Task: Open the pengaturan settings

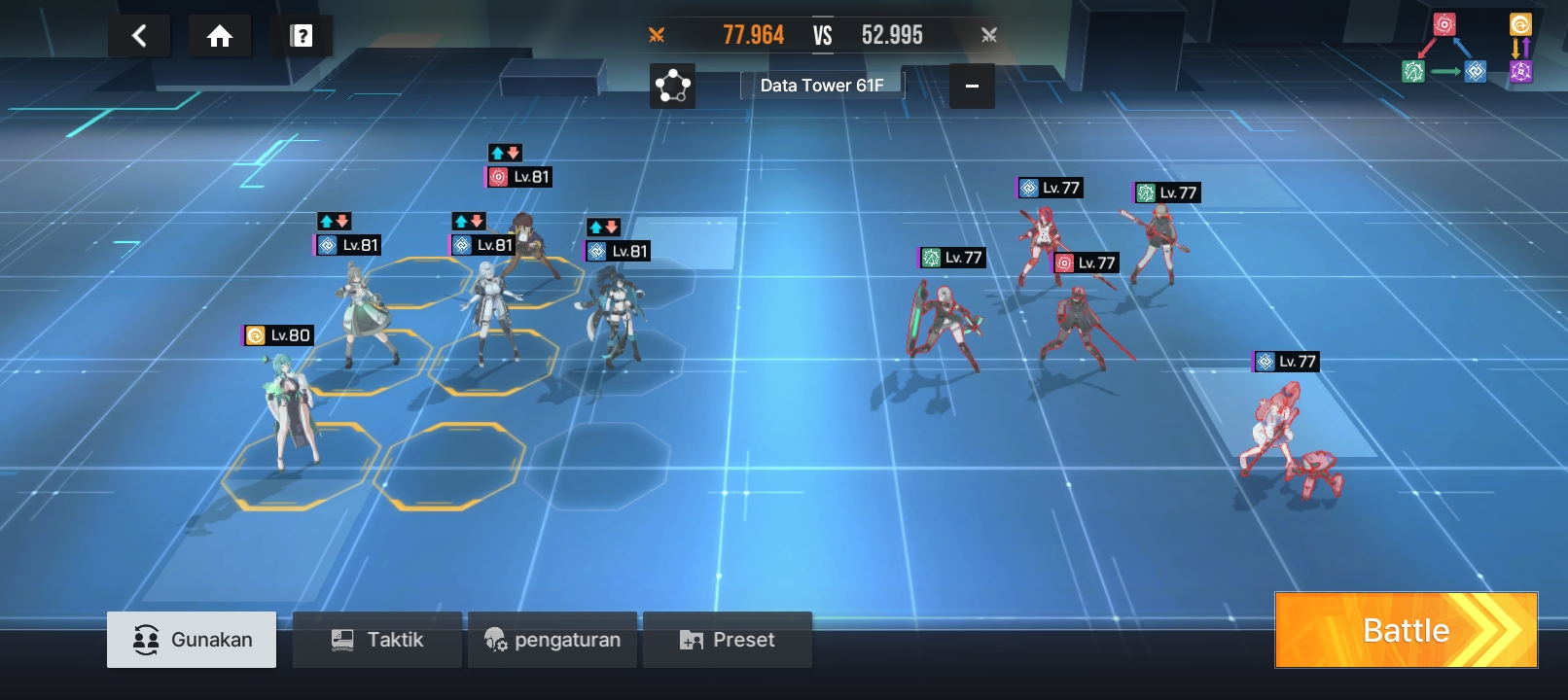Action: (x=552, y=640)
